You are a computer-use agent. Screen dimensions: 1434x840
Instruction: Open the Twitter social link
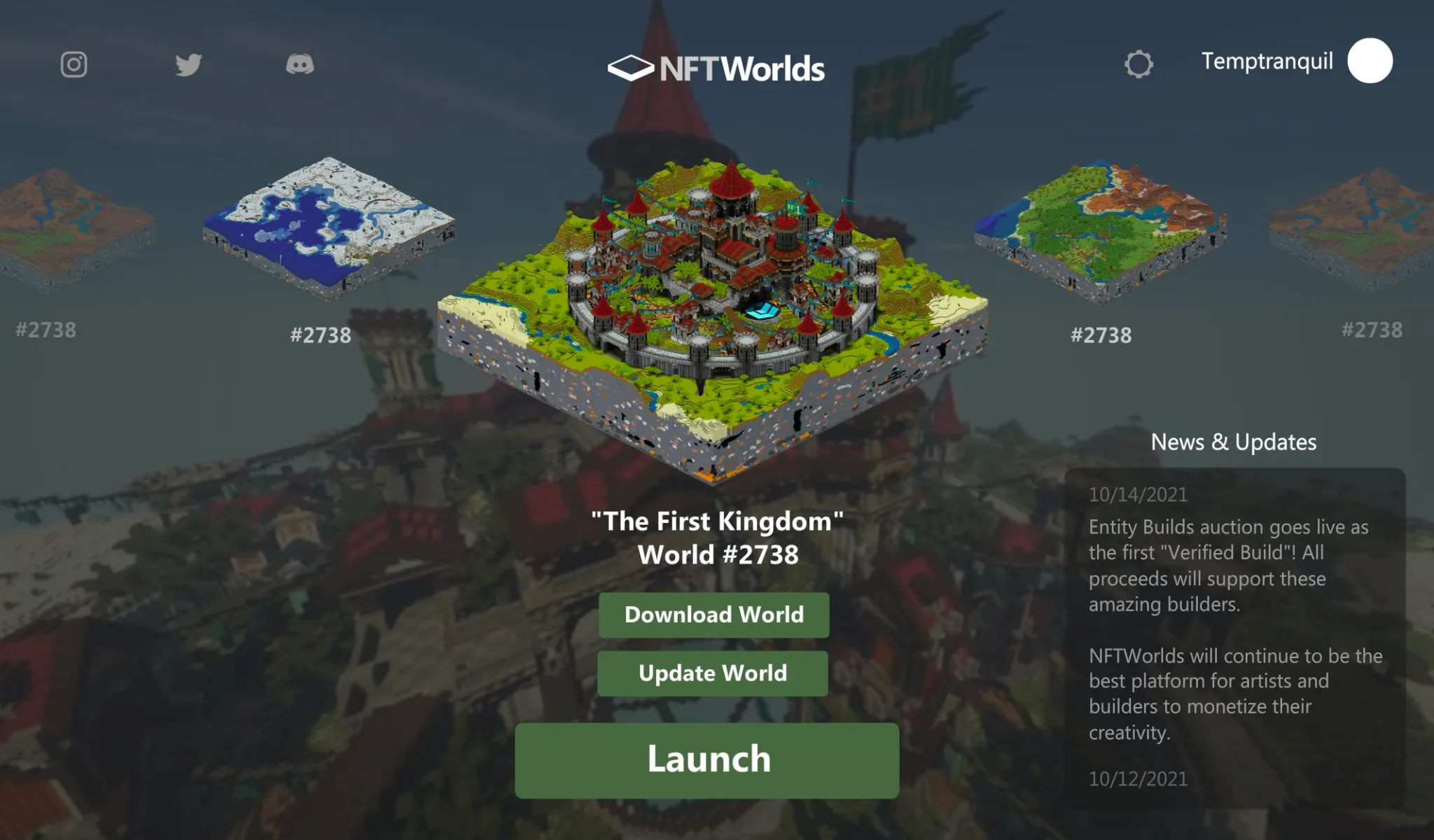188,65
